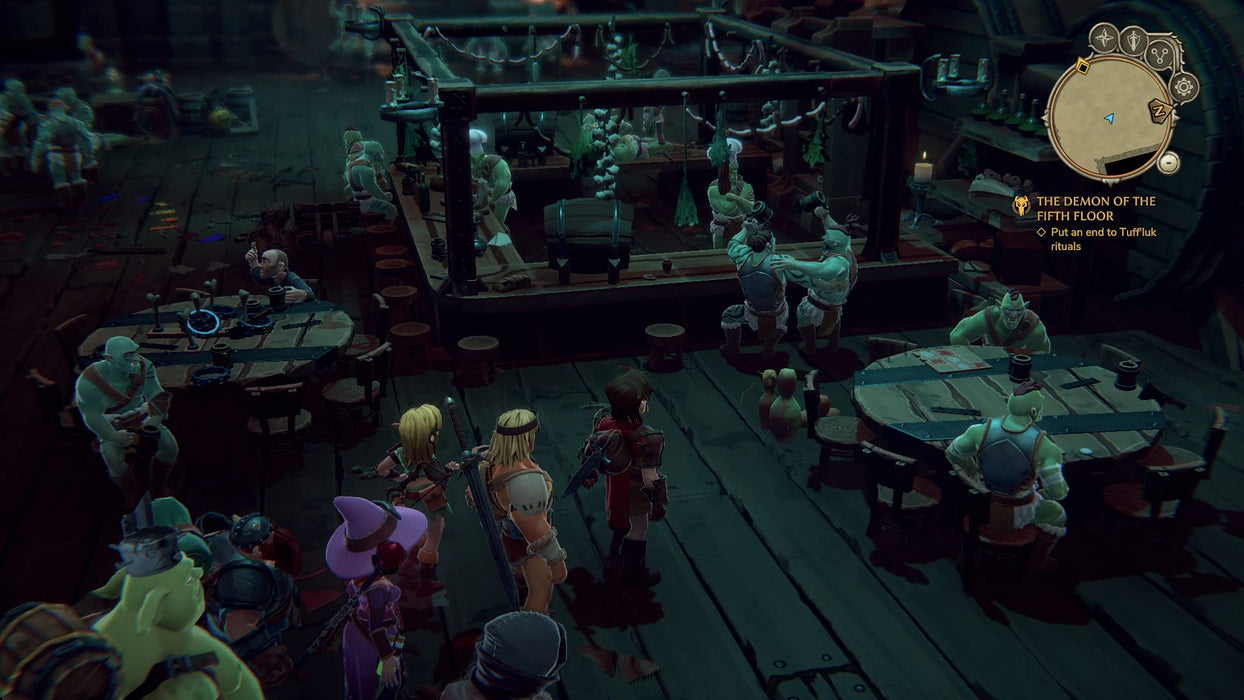Select the yellow diamond marker on minimap
Viewport: 1244px width, 700px height.
click(1081, 67)
